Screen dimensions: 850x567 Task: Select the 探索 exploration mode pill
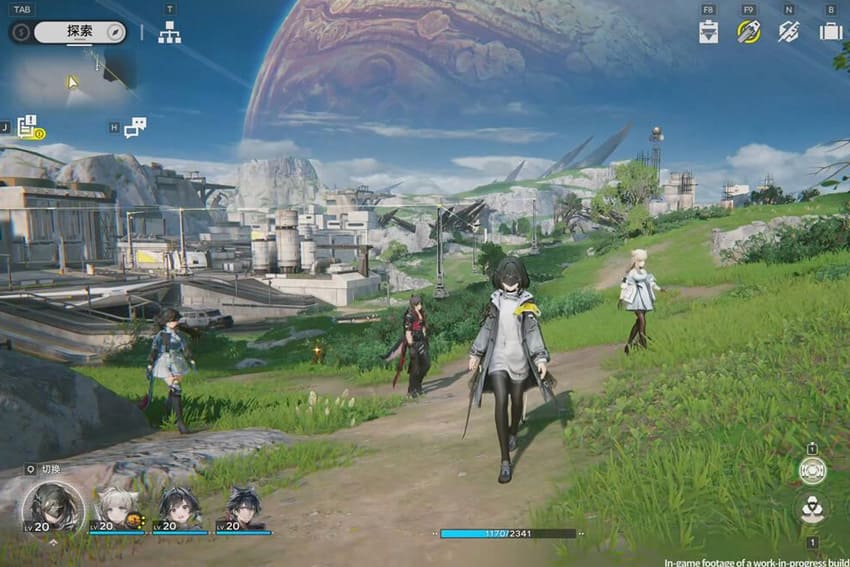coord(80,32)
